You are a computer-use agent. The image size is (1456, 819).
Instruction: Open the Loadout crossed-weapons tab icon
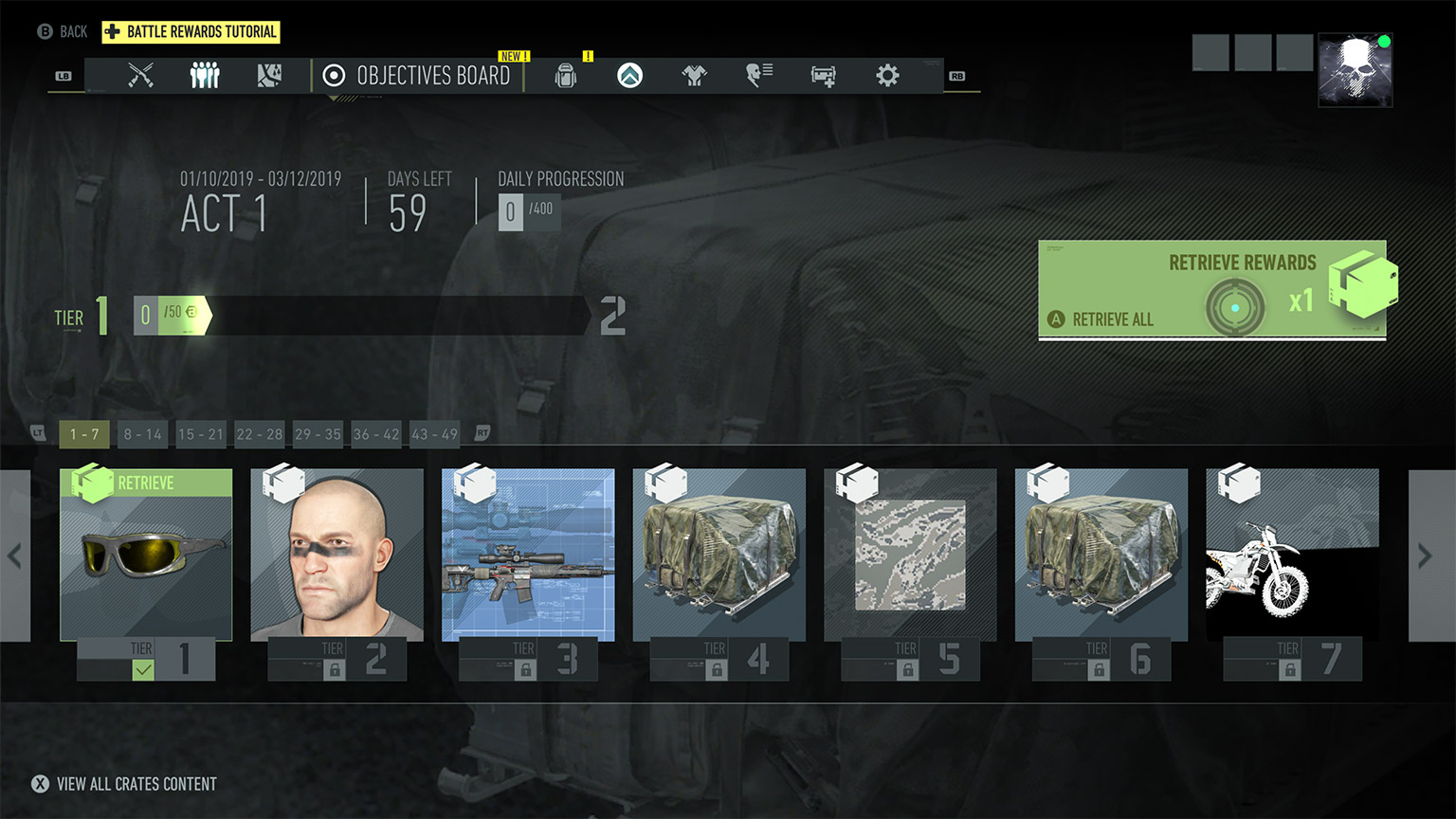tap(140, 75)
